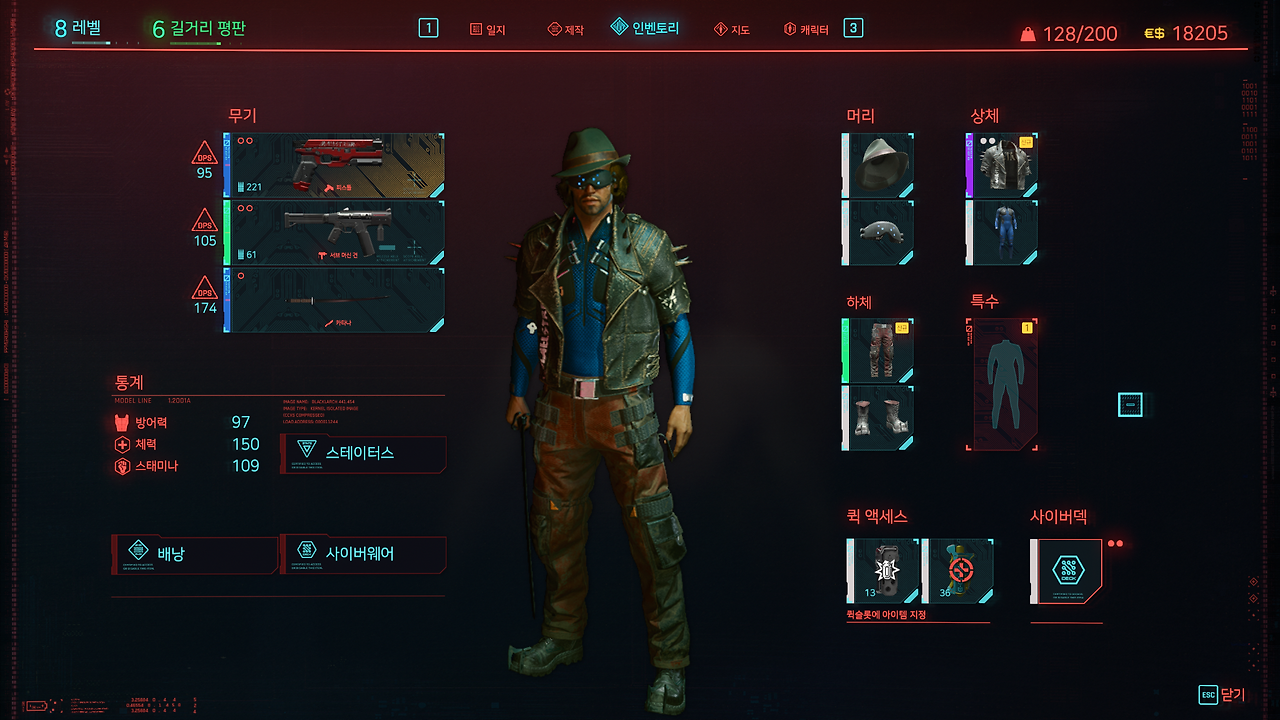Open the Backpack (배낭)
Viewport: 1280px width, 720px height.
pyautogui.click(x=195, y=555)
